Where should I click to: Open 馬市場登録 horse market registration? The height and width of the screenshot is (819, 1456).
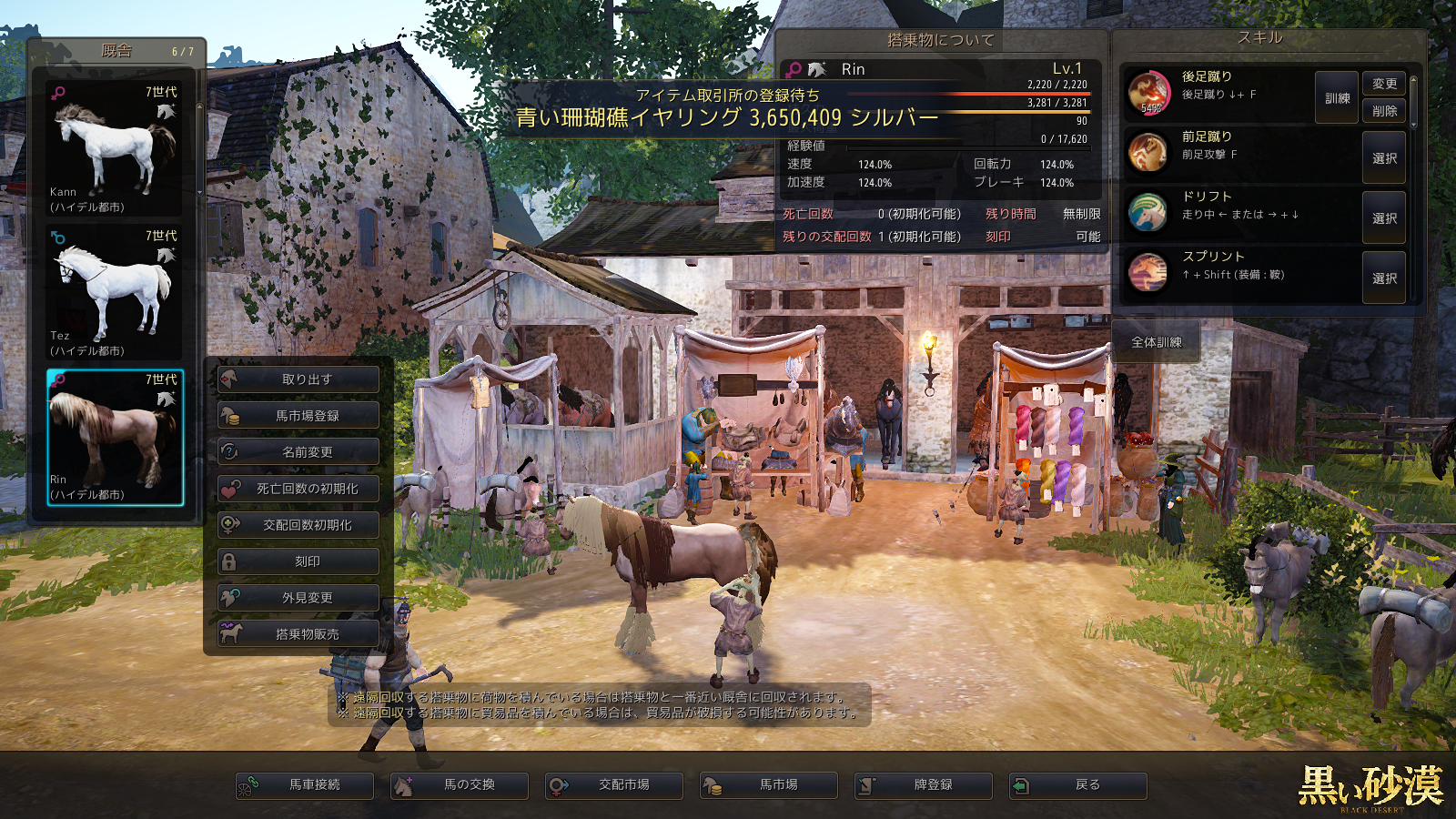(298, 416)
